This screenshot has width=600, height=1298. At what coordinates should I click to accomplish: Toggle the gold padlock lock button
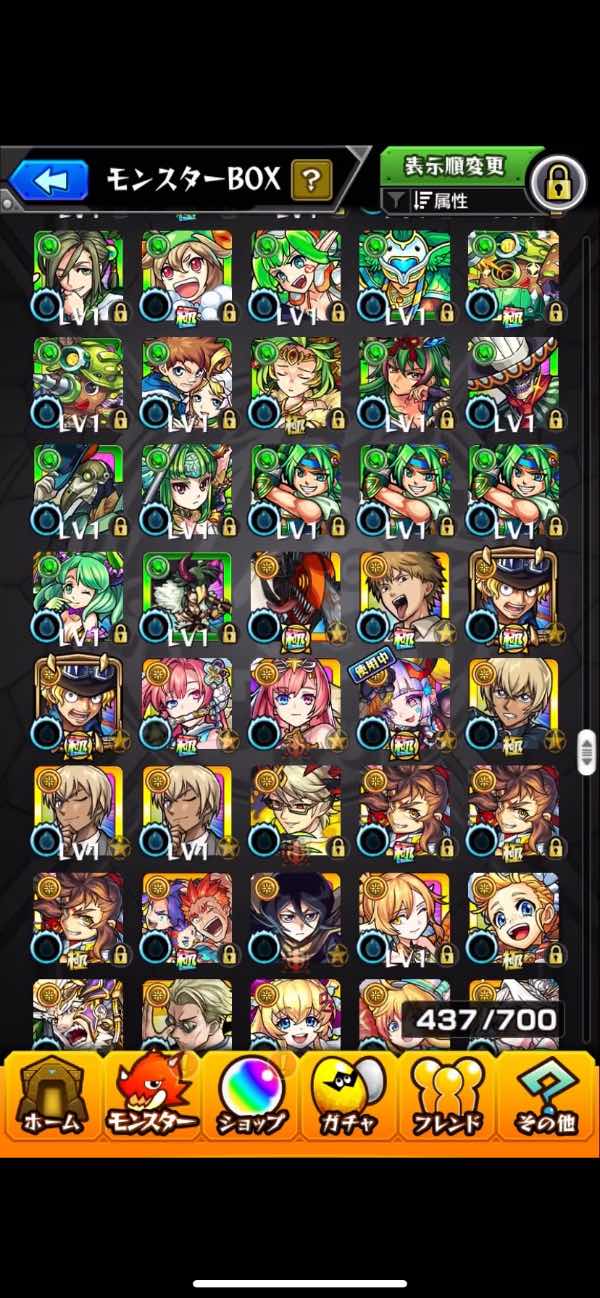coord(556,183)
